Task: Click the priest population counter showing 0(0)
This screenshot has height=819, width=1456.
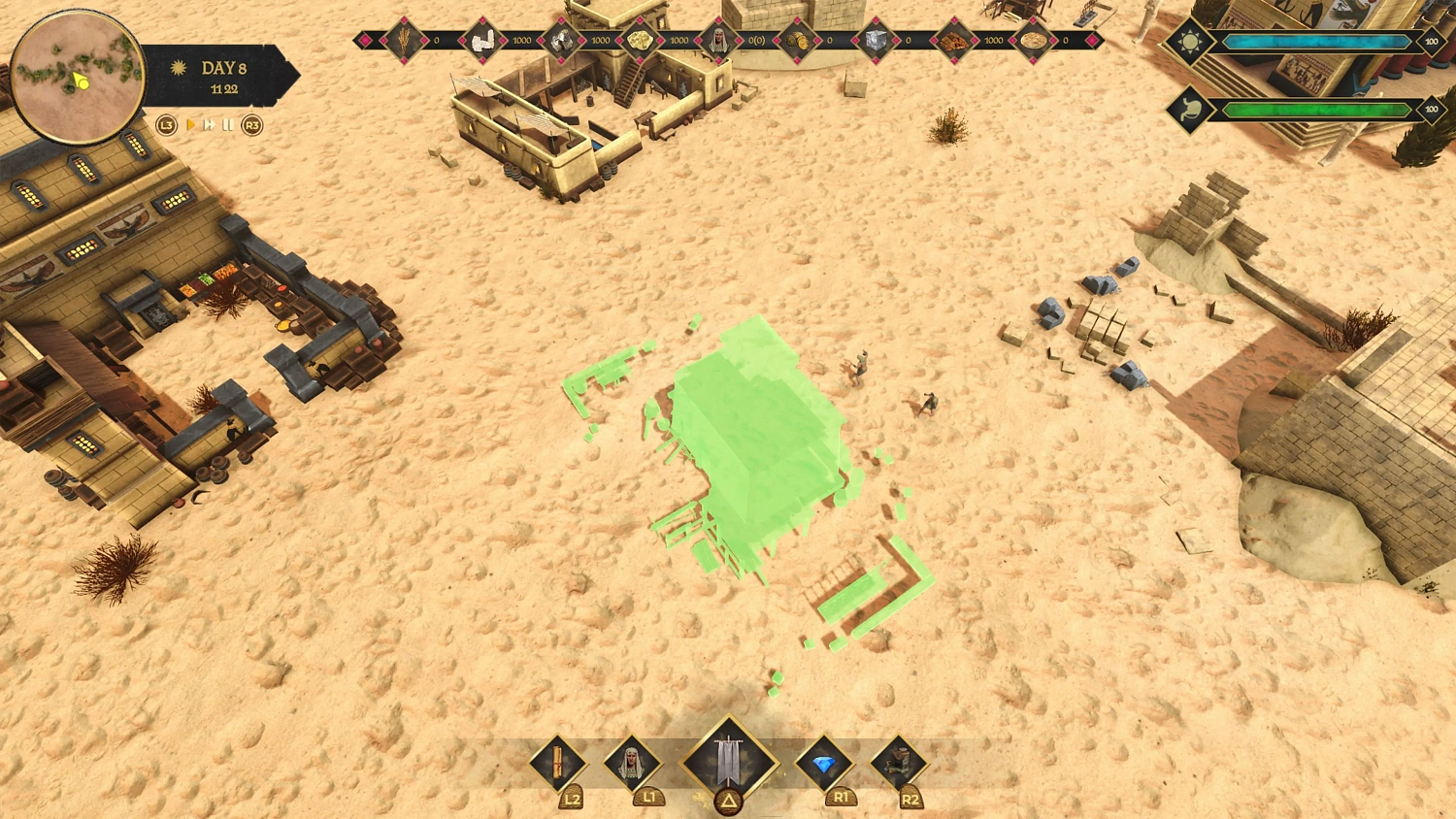Action: [755, 41]
